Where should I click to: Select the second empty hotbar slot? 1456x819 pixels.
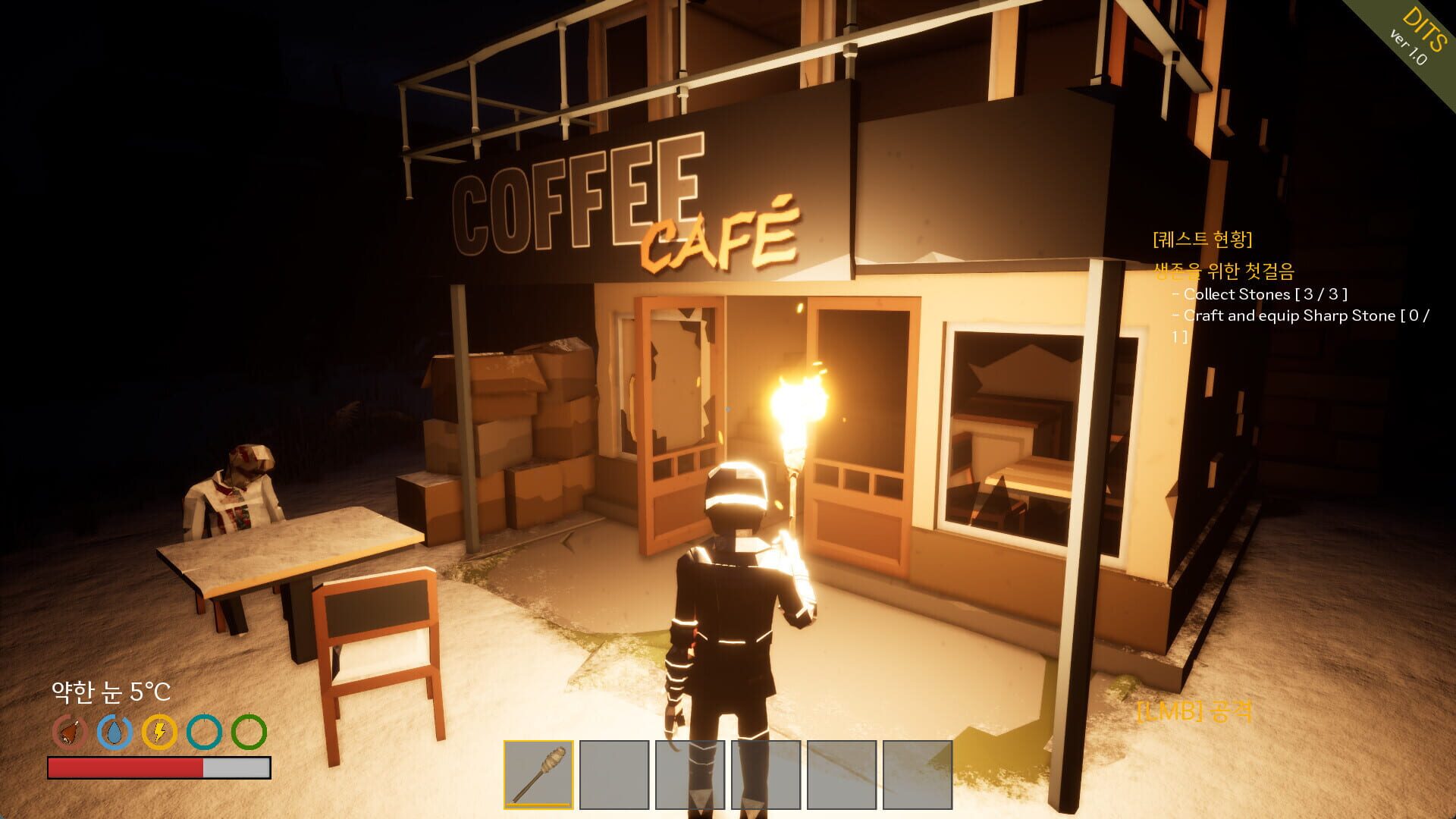point(614,774)
